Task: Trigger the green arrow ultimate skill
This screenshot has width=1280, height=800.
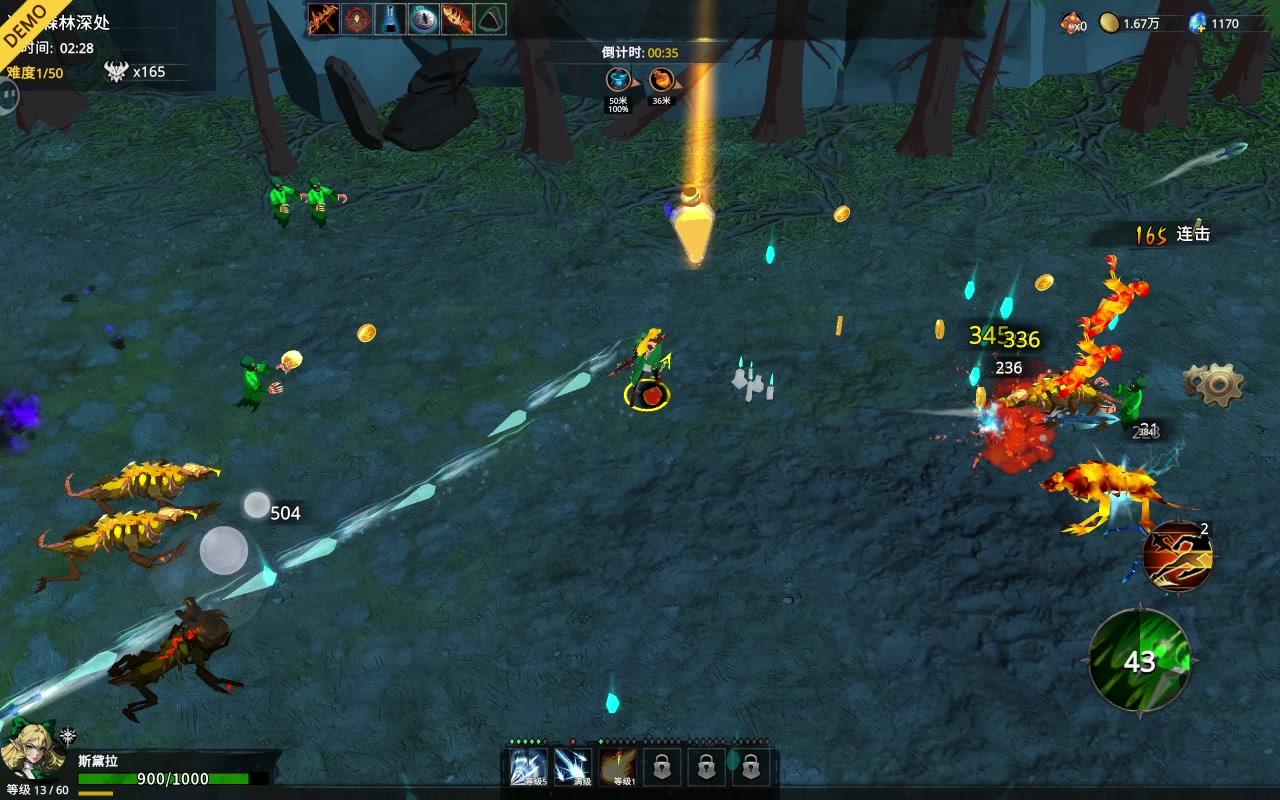Action: click(1140, 661)
